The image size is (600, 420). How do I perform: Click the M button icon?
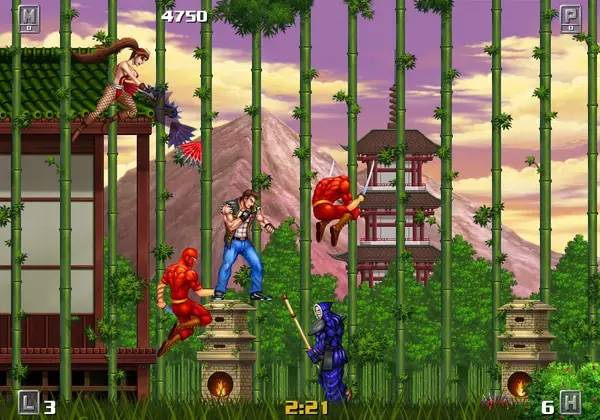point(28,18)
